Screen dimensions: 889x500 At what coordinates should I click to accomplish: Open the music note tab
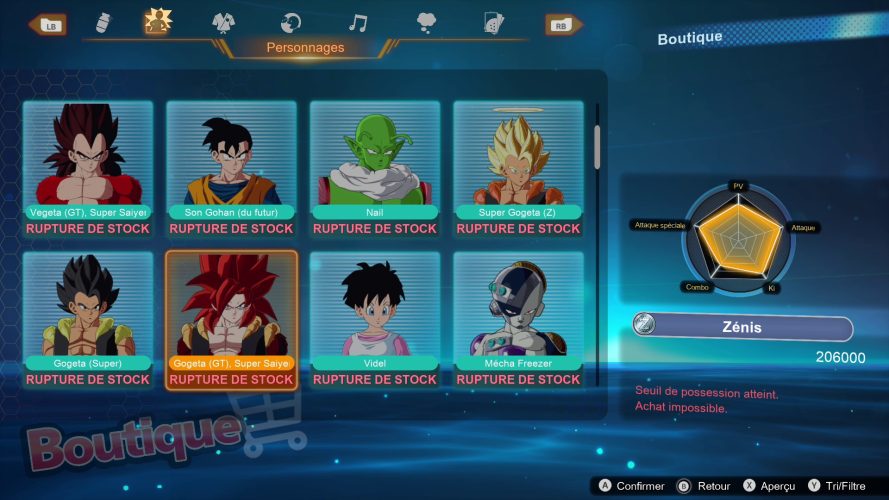click(x=357, y=23)
